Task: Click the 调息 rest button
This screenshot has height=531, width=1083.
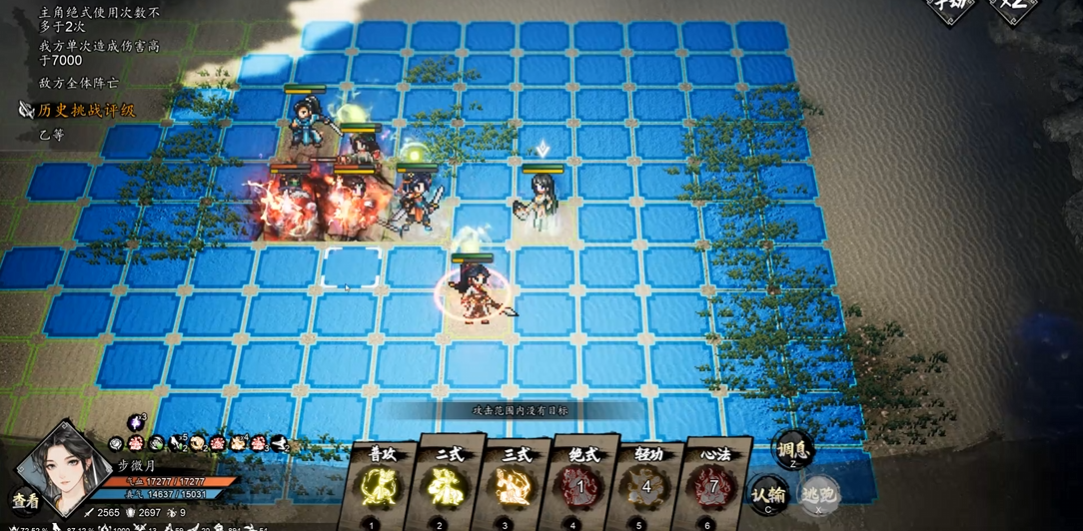Action: pyautogui.click(x=792, y=454)
